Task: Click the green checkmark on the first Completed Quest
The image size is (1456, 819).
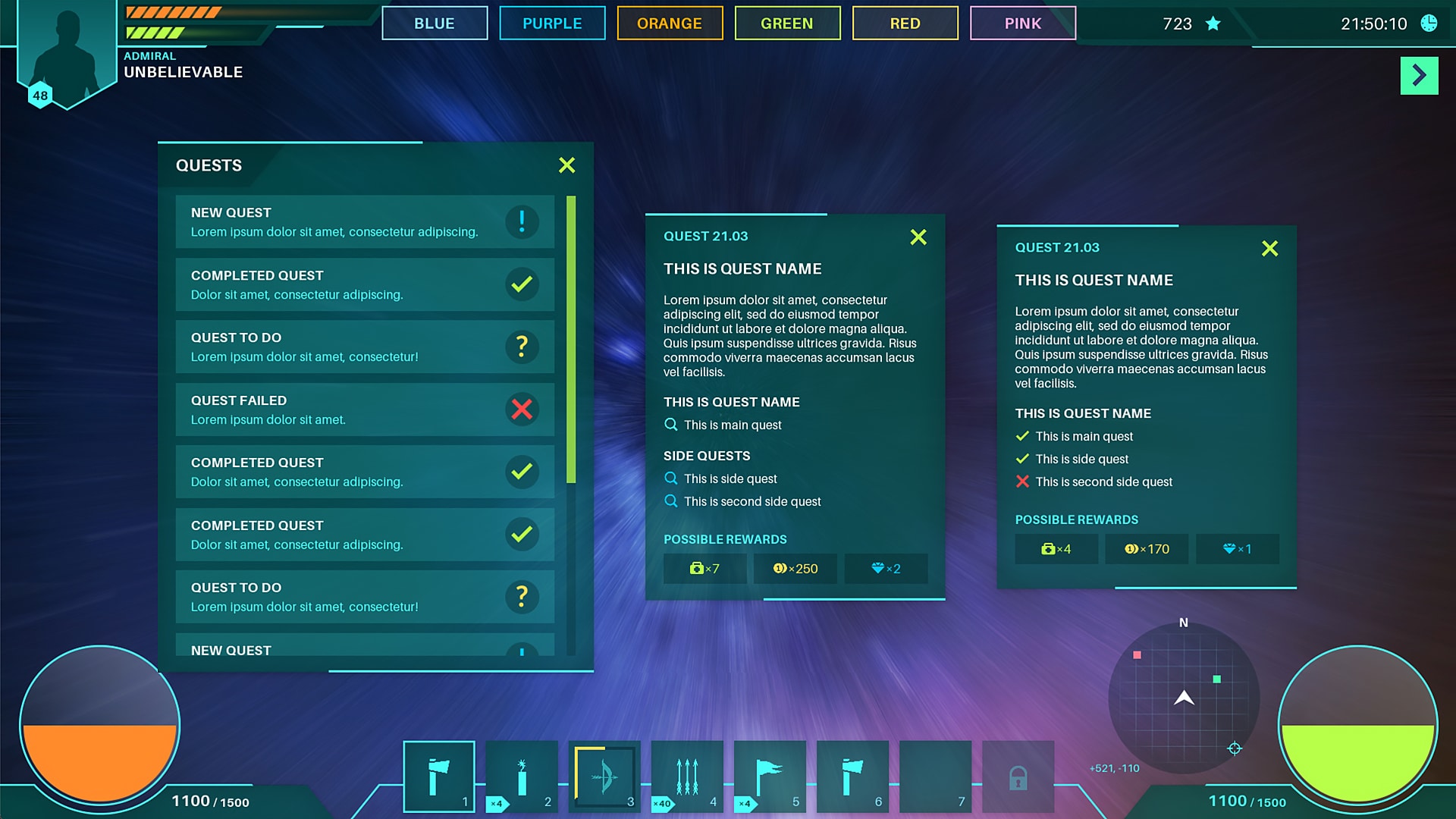Action: (521, 284)
